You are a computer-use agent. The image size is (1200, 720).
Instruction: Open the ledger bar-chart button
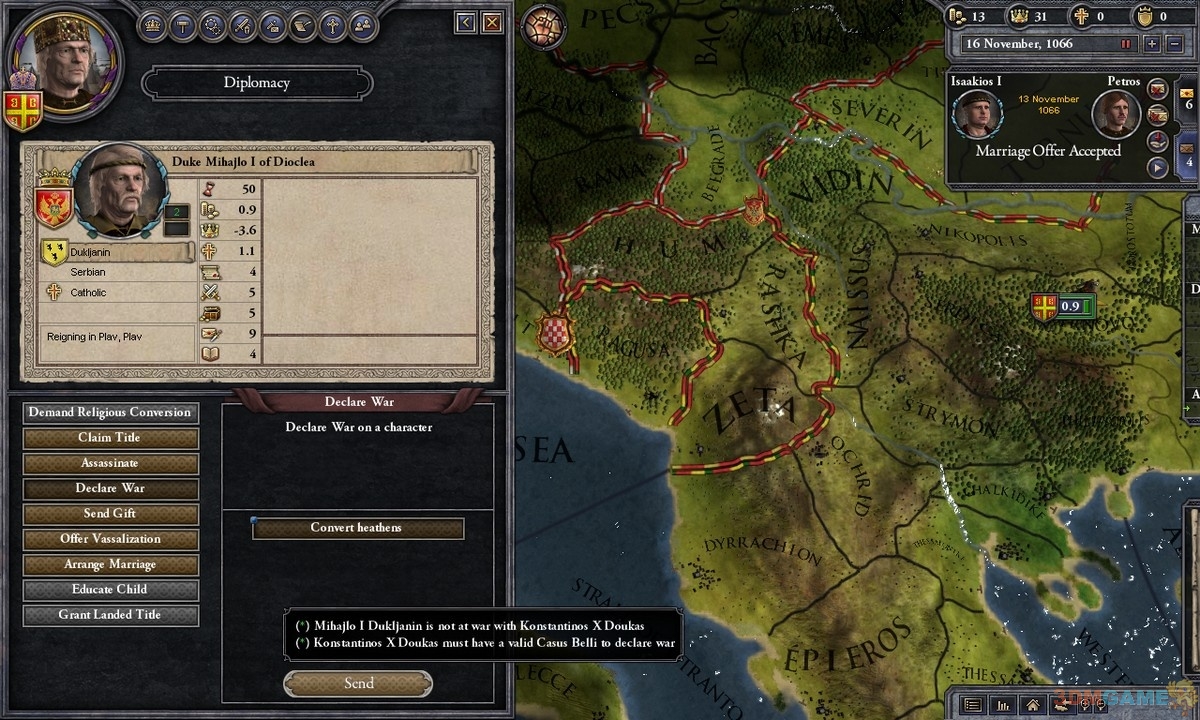coord(1003,704)
